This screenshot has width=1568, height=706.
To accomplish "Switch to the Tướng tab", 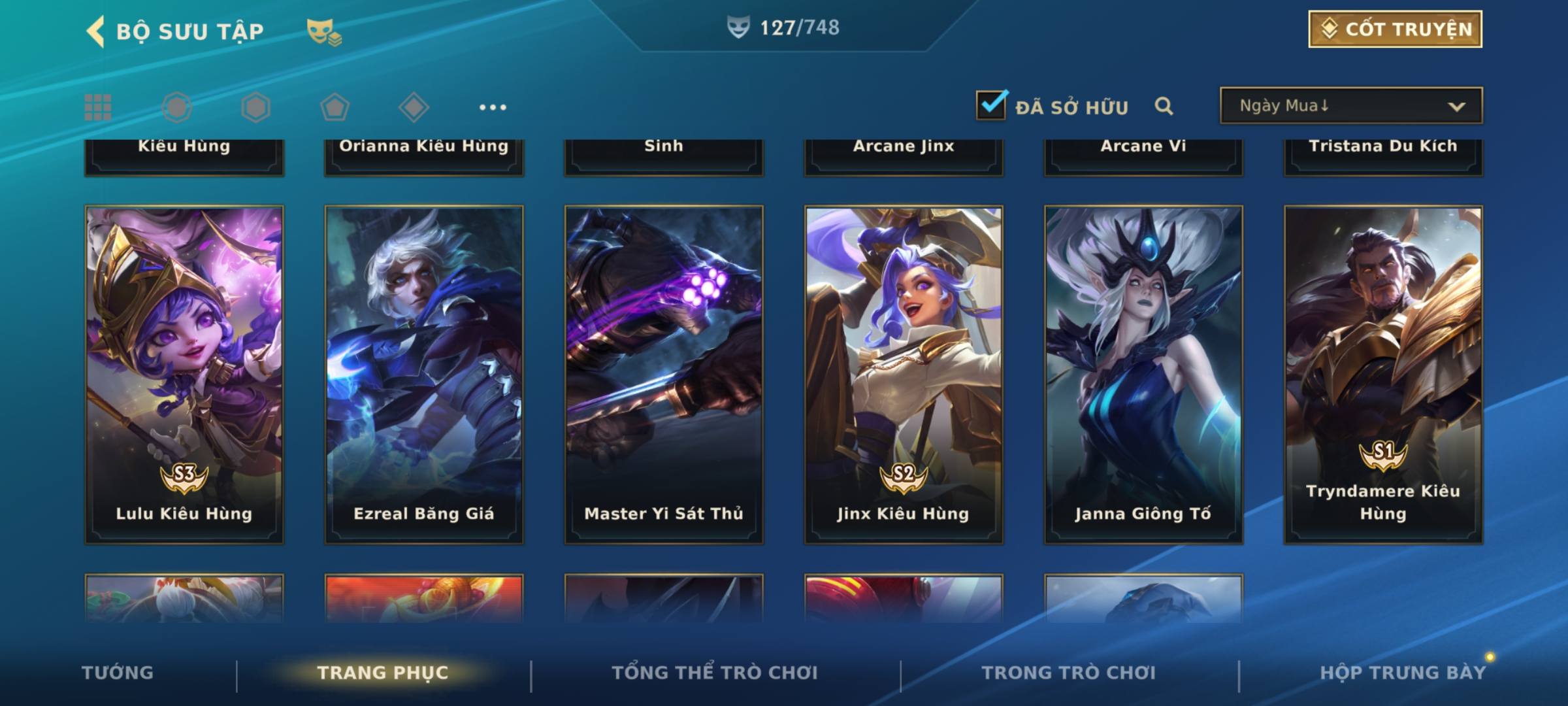I will pos(118,673).
